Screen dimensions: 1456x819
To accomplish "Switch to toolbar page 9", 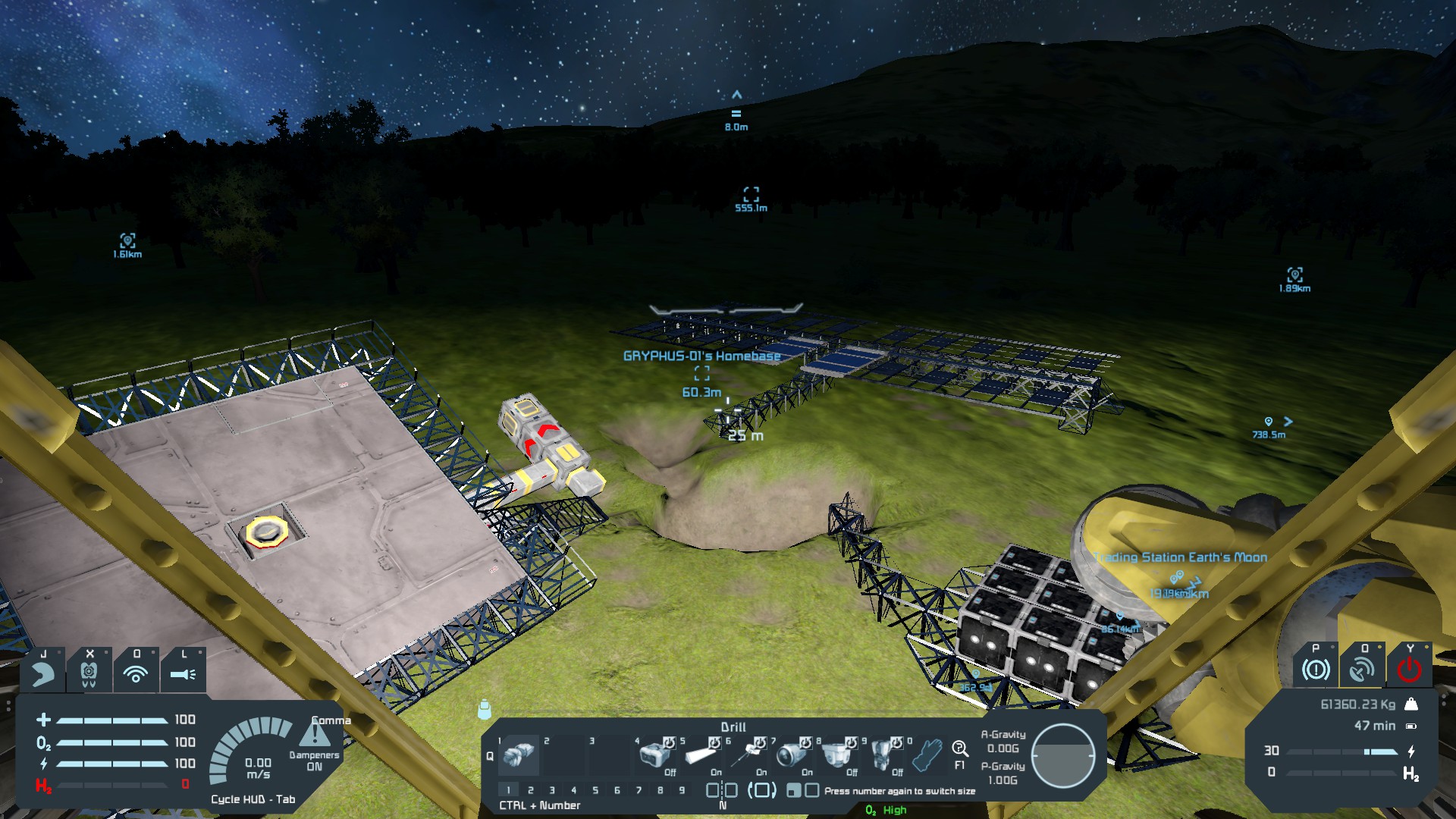I will point(682,790).
